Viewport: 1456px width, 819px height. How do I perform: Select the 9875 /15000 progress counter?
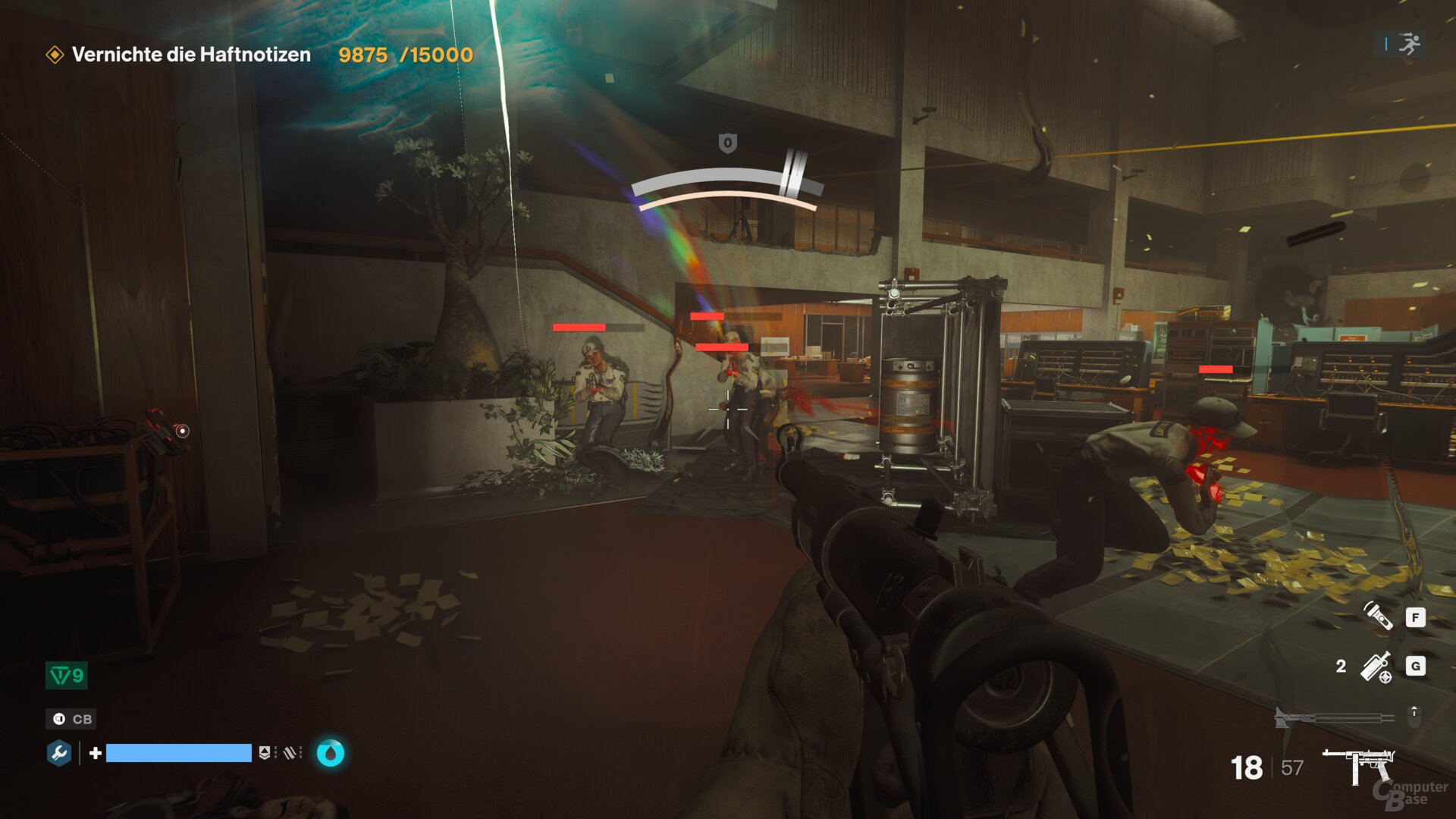pos(404,55)
